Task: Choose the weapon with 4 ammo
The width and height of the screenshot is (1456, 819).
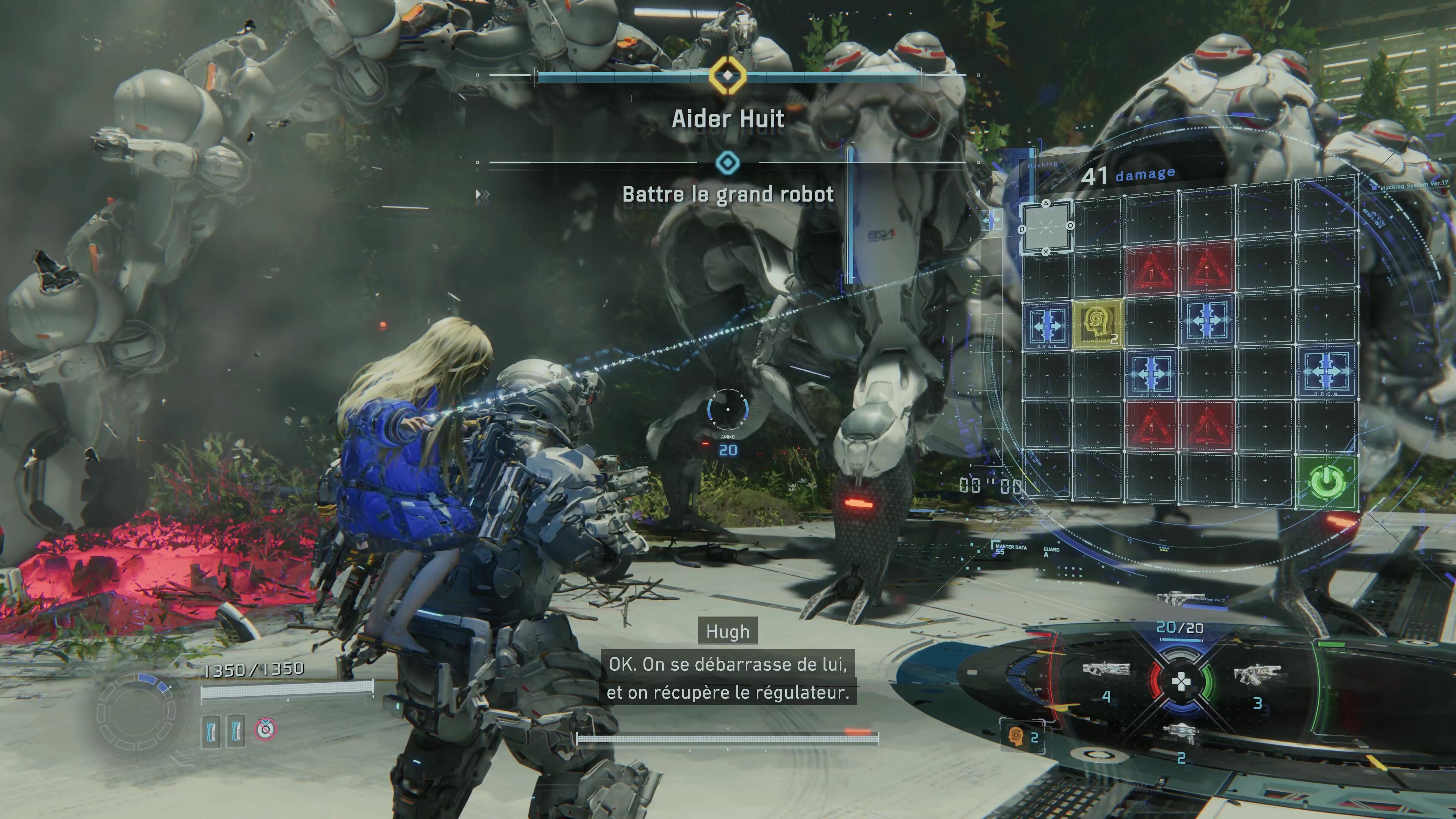Action: coord(1106,670)
